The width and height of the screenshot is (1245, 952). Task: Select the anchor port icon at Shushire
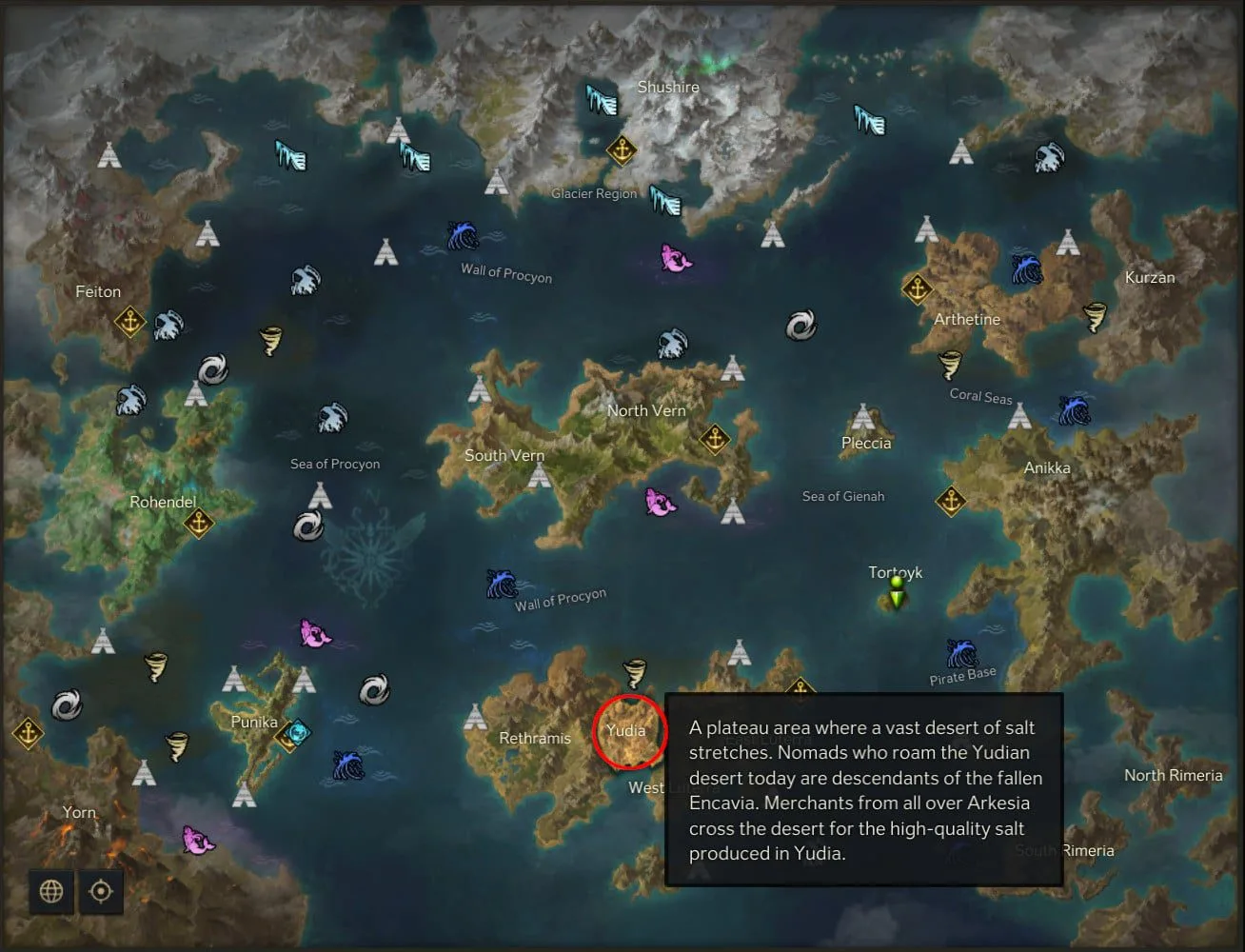coord(622,149)
